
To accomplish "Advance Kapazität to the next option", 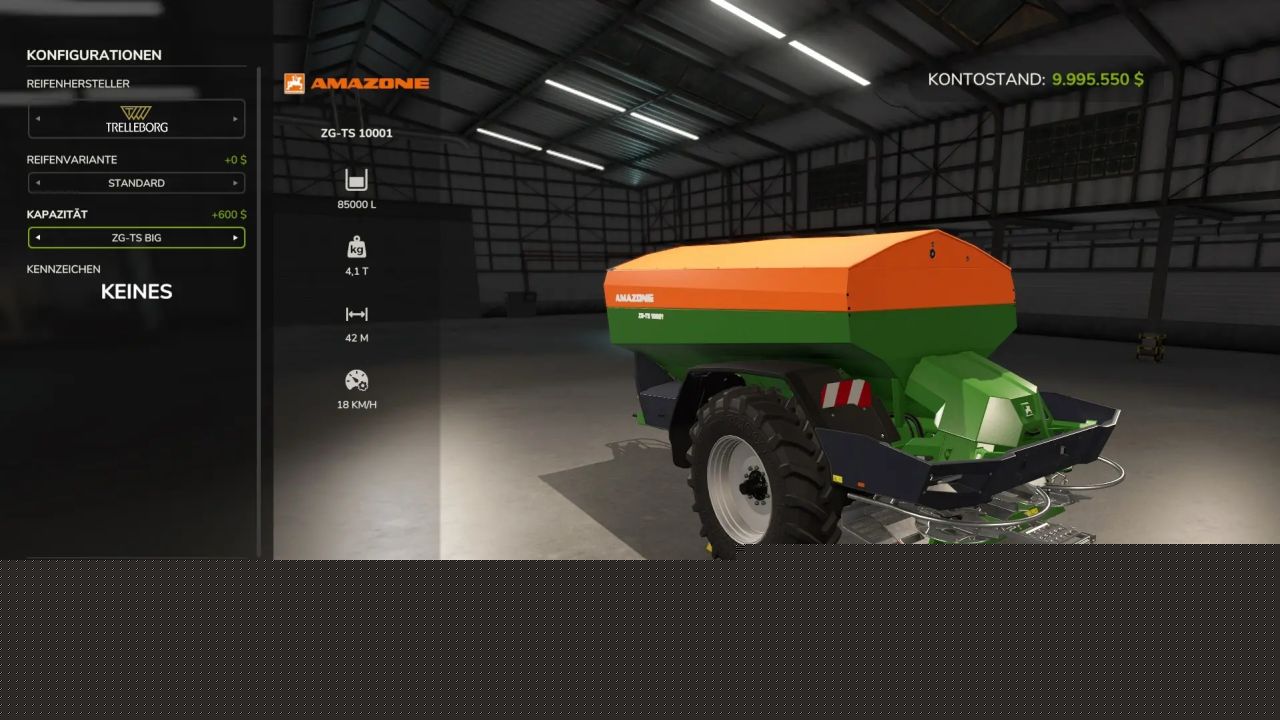I will coord(236,238).
